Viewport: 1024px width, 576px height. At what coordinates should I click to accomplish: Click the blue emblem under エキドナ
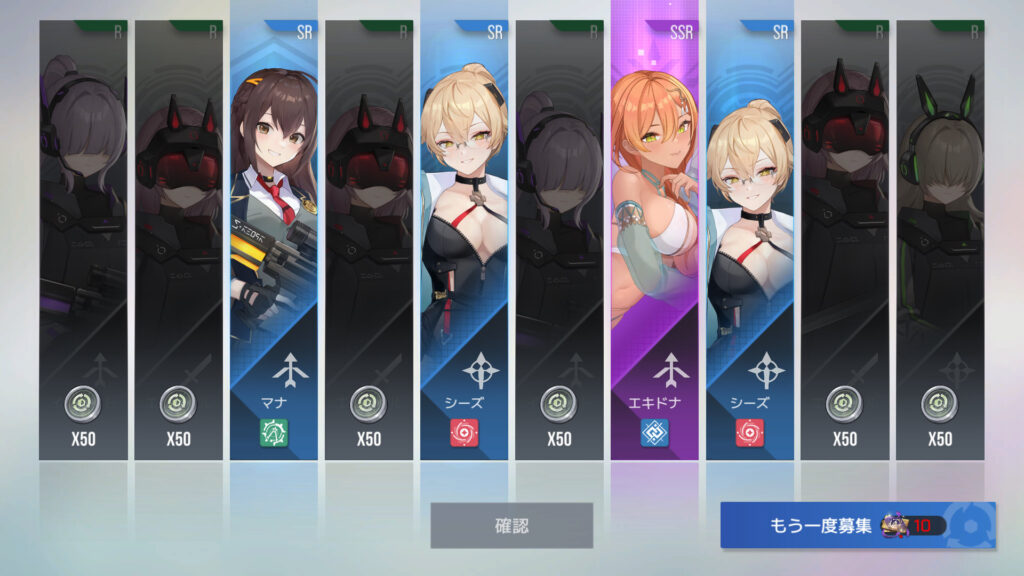pos(655,433)
